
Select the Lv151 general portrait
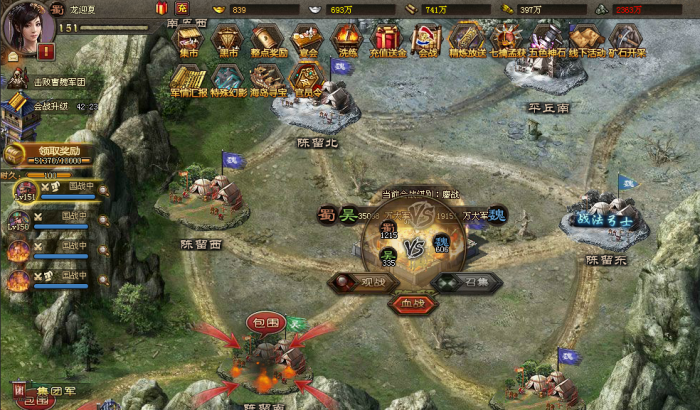[x=19, y=191]
